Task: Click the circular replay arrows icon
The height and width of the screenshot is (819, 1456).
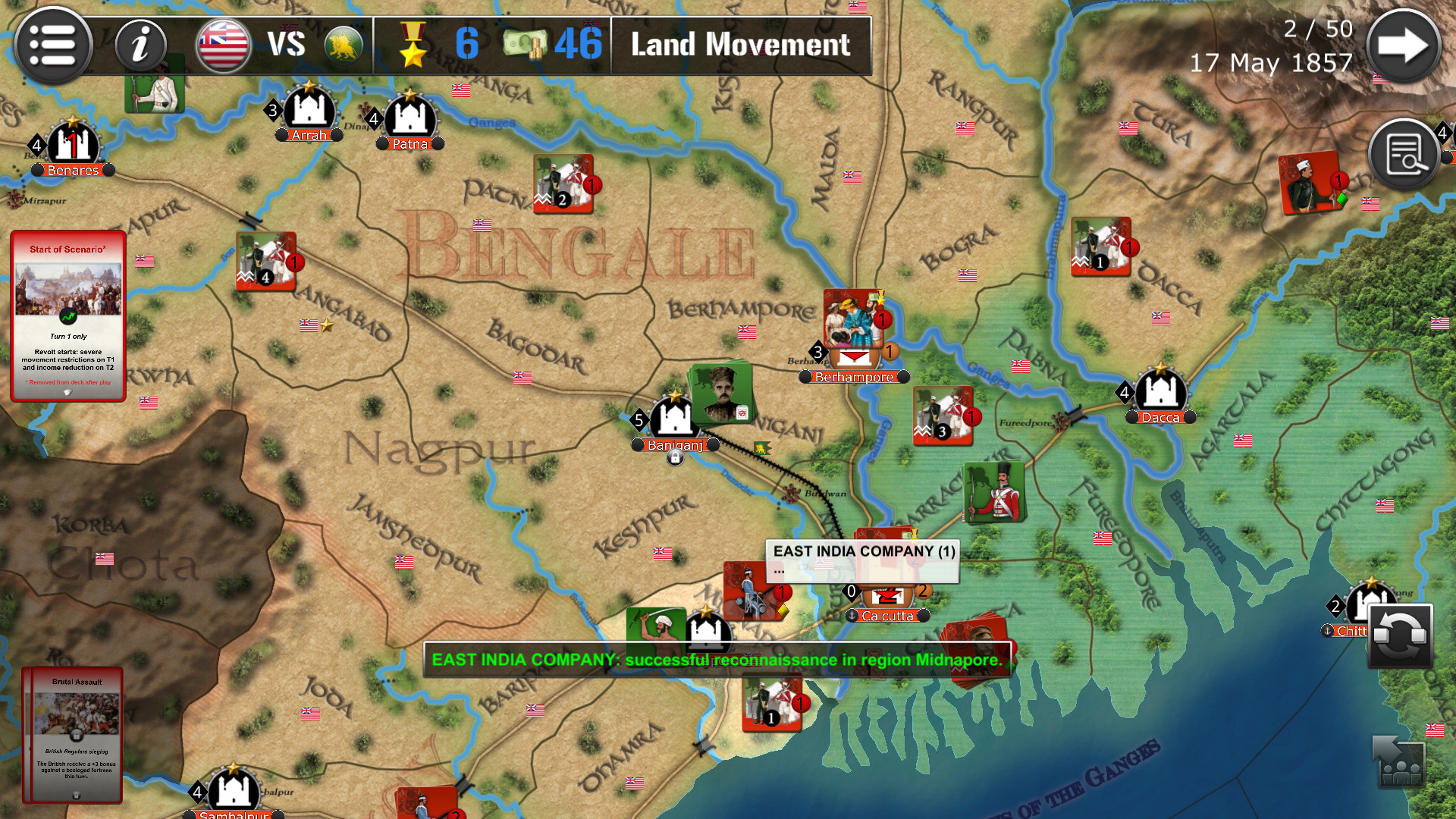Action: point(1400,635)
